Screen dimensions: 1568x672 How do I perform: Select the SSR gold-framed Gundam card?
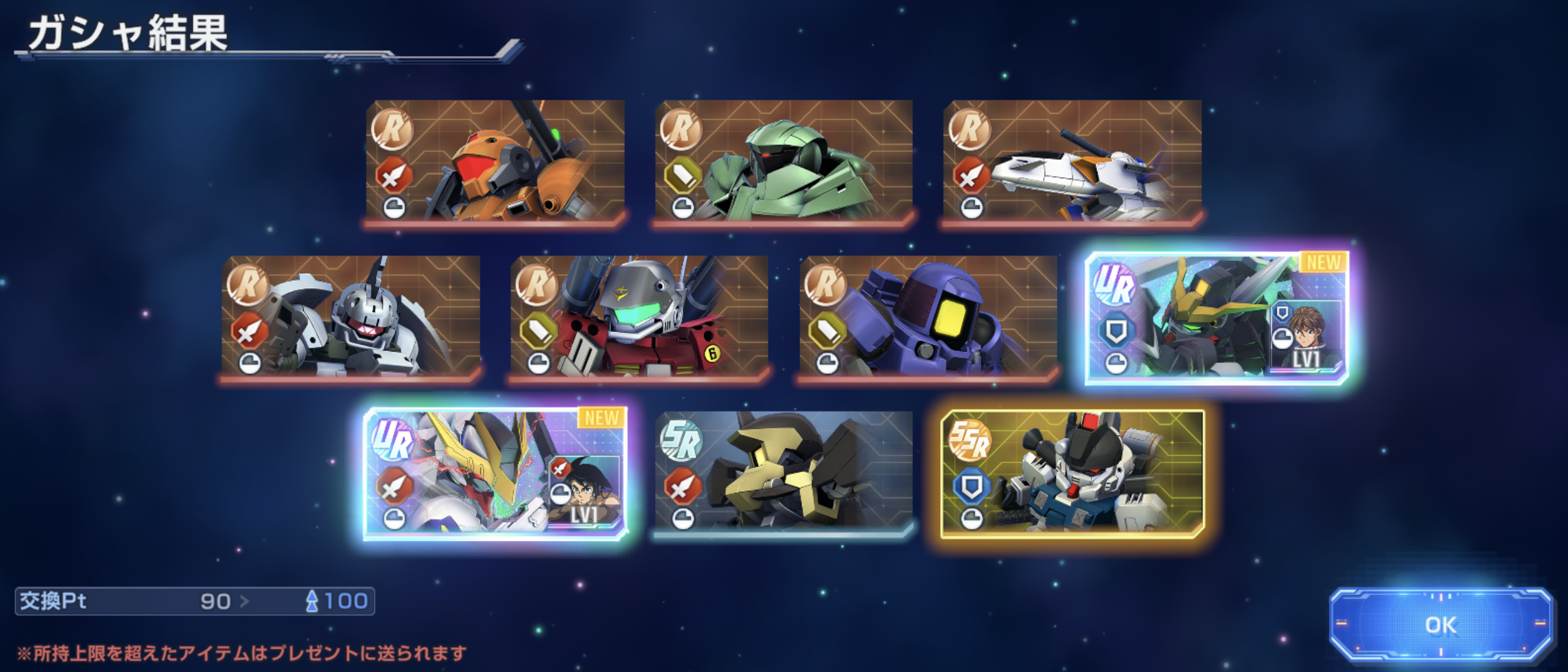1072,474
